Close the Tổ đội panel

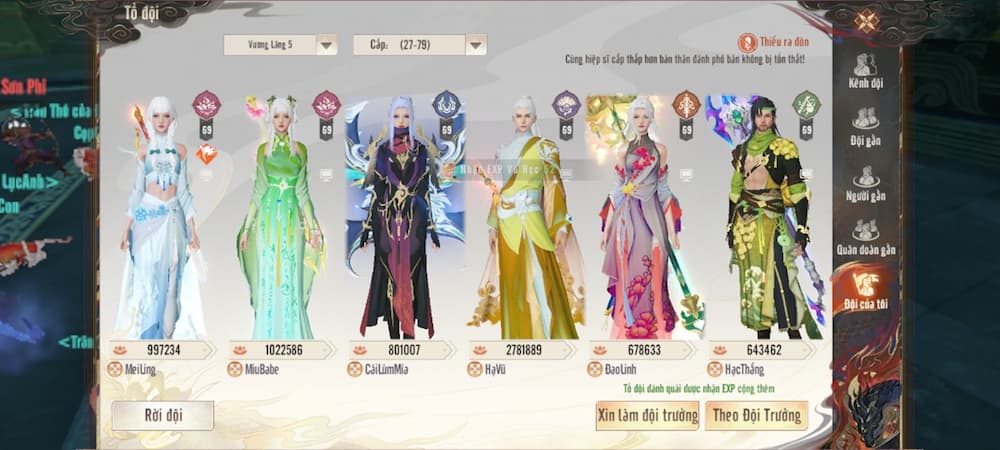(x=866, y=20)
